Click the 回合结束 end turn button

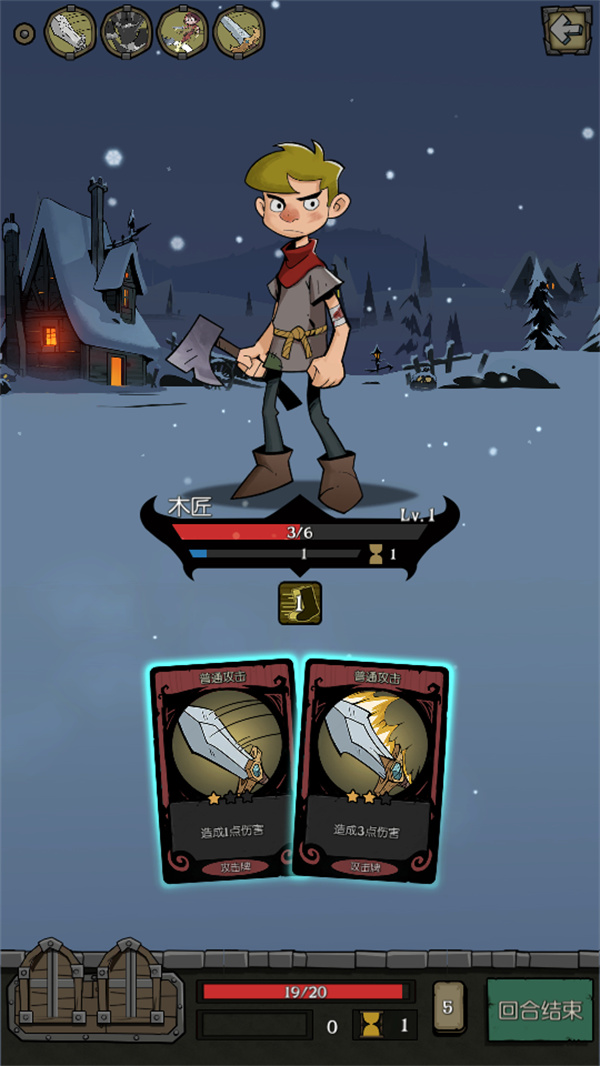tap(540, 1009)
